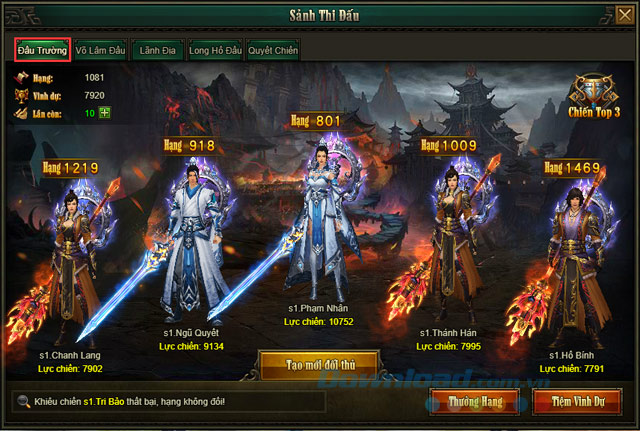Click the magnifier icon in battle log

click(x=23, y=401)
